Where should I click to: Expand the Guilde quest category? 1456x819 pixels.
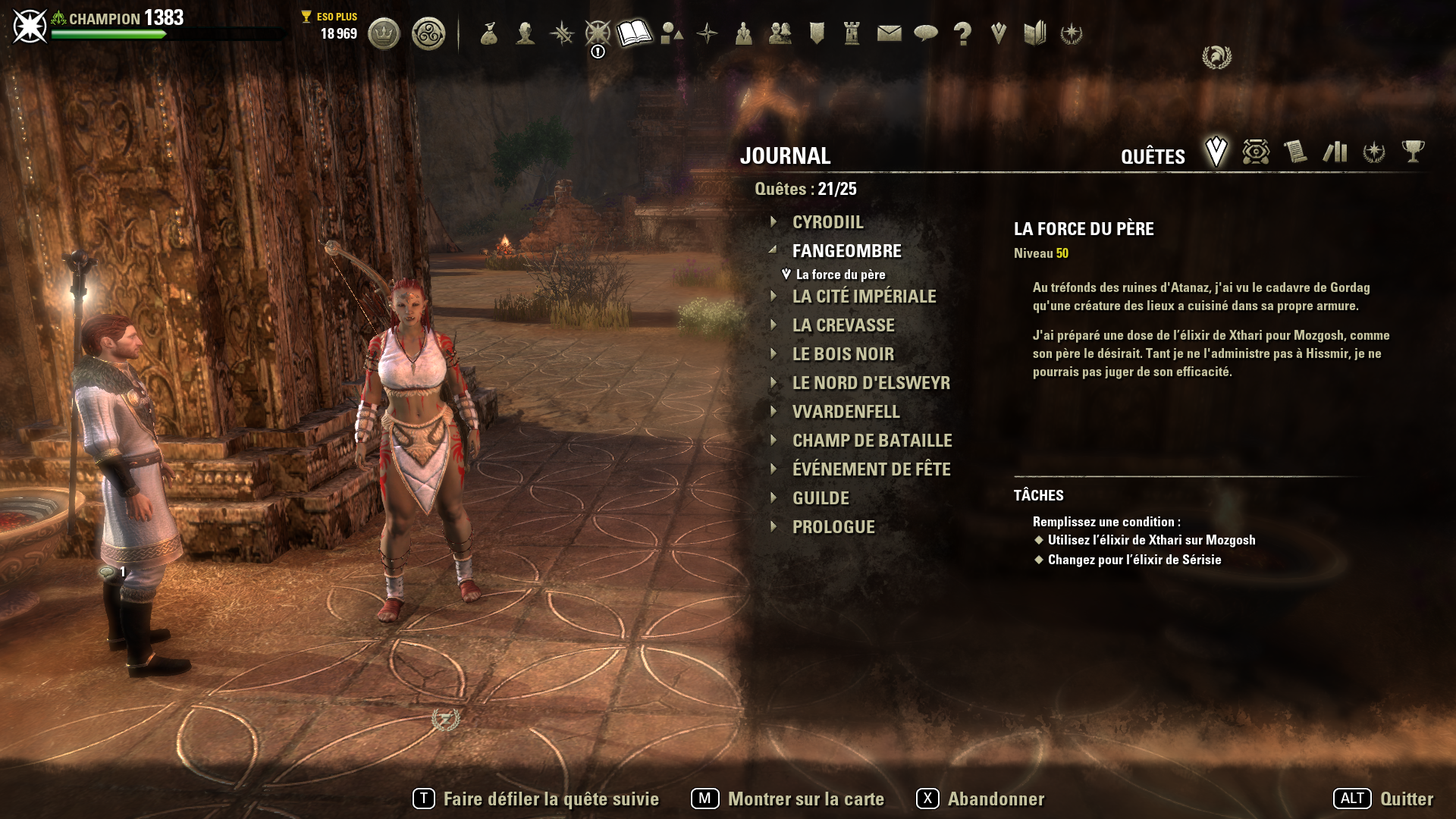click(821, 498)
